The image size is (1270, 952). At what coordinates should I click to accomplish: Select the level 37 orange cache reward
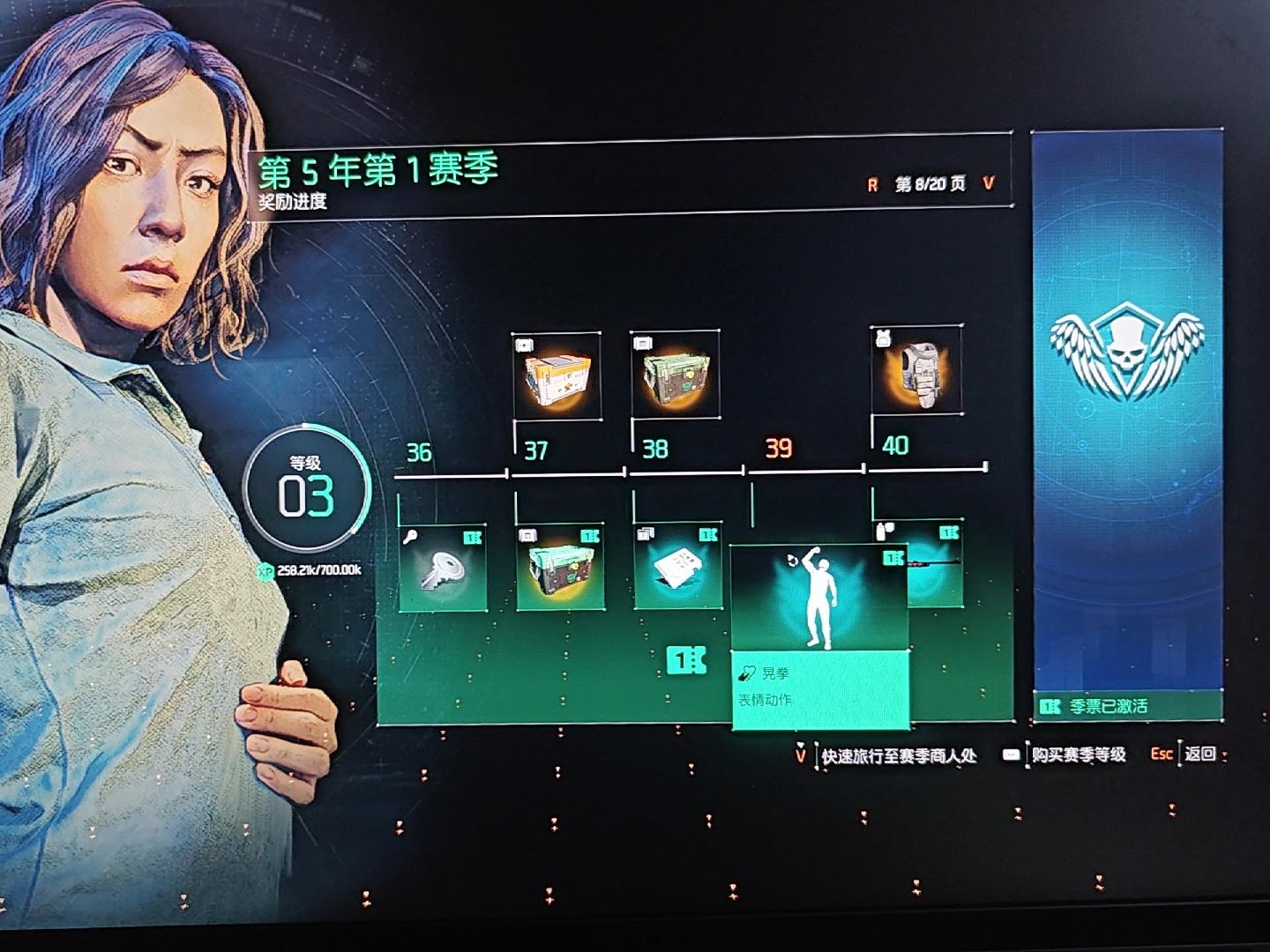point(557,376)
